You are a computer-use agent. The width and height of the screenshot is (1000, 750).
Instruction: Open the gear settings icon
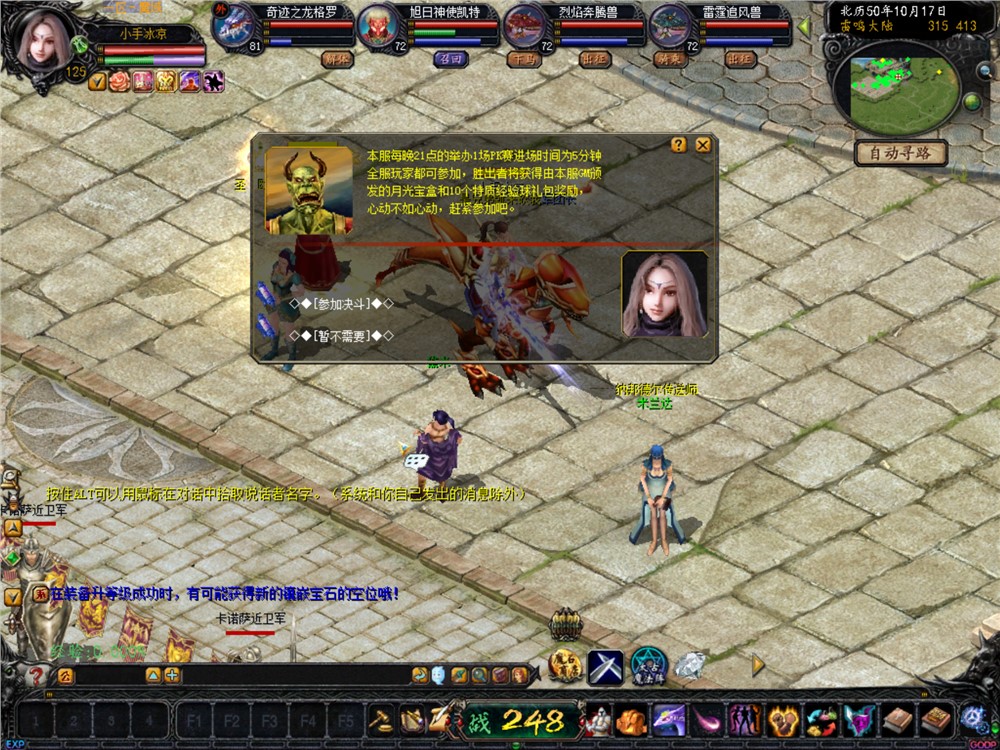[x=972, y=717]
